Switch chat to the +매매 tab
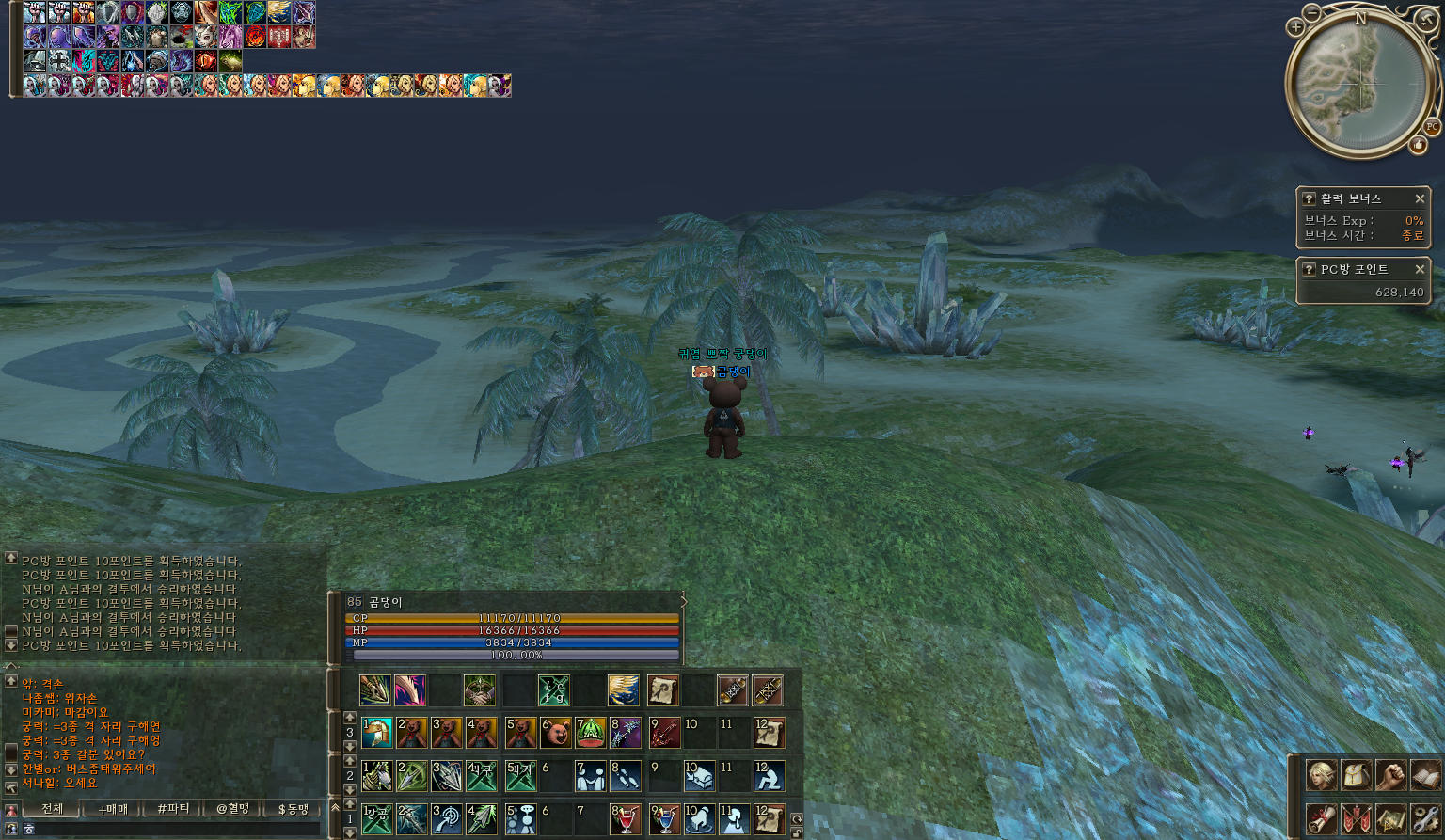The width and height of the screenshot is (1445, 840). pyautogui.click(x=112, y=809)
